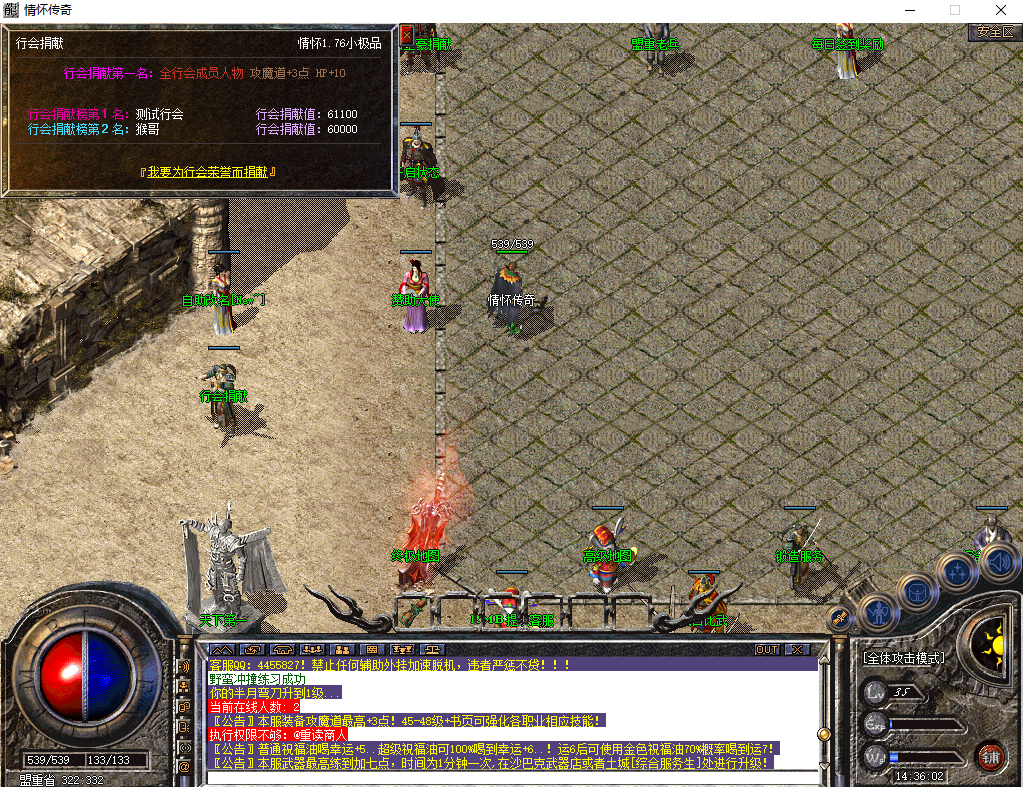Click the X button beside OUT
1023x787 pixels.
point(796,649)
